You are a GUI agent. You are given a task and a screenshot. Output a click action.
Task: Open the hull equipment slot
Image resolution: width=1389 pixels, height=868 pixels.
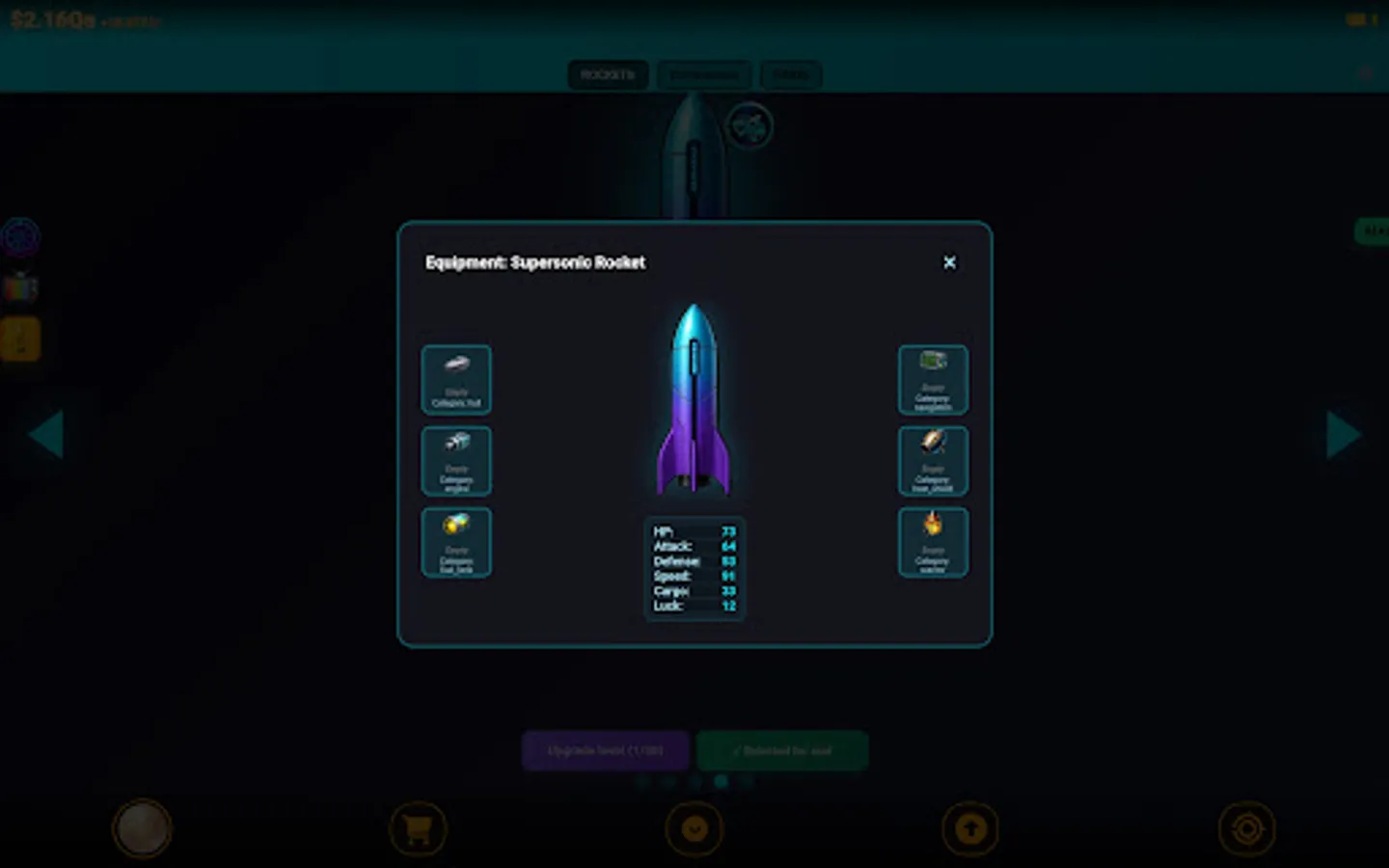pyautogui.click(x=456, y=380)
